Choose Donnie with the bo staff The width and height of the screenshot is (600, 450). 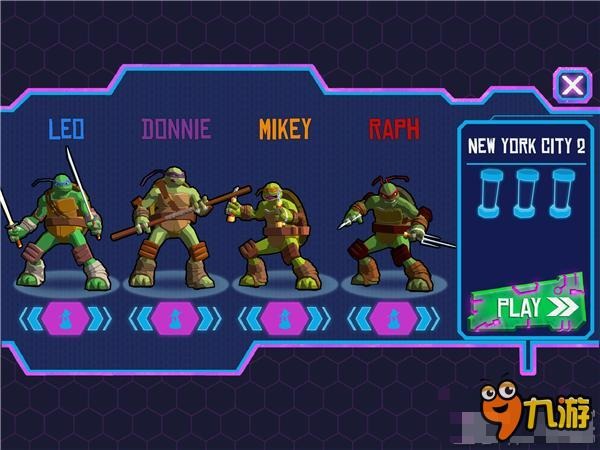173,224
